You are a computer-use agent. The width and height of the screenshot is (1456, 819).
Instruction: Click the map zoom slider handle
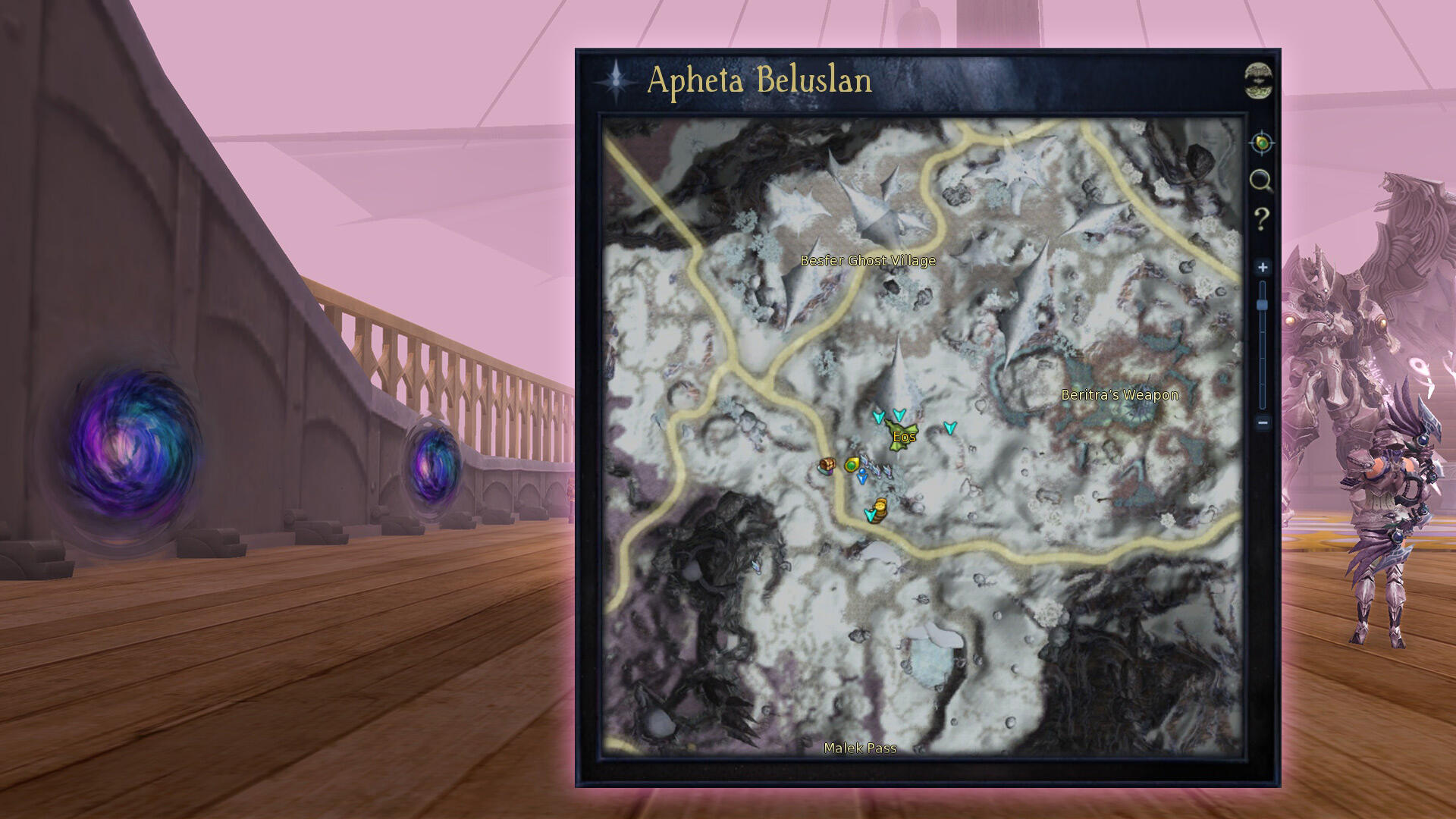coord(1263,305)
